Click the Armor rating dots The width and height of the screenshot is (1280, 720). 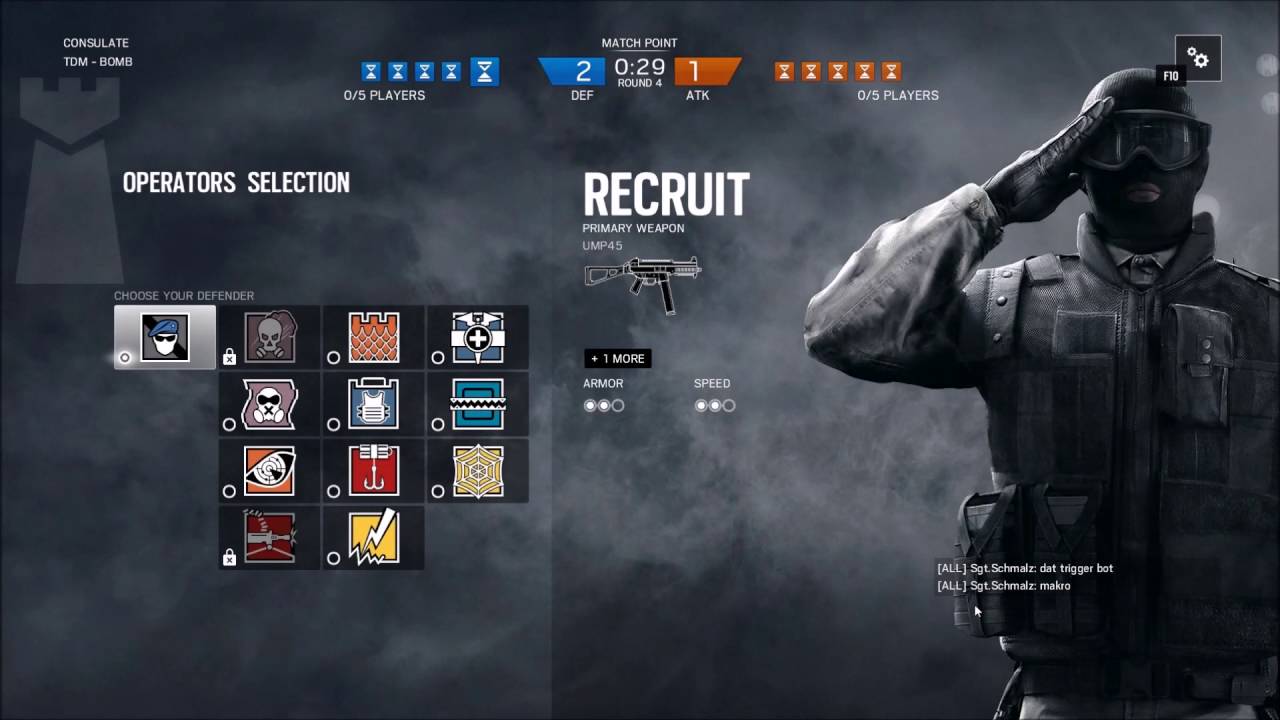point(604,405)
